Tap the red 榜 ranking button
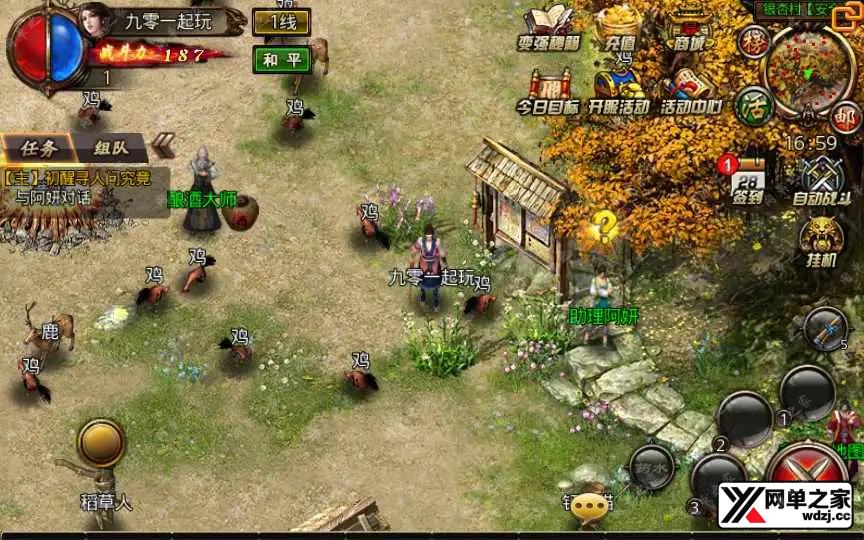Viewport: 864px width, 540px height. pyautogui.click(x=753, y=41)
